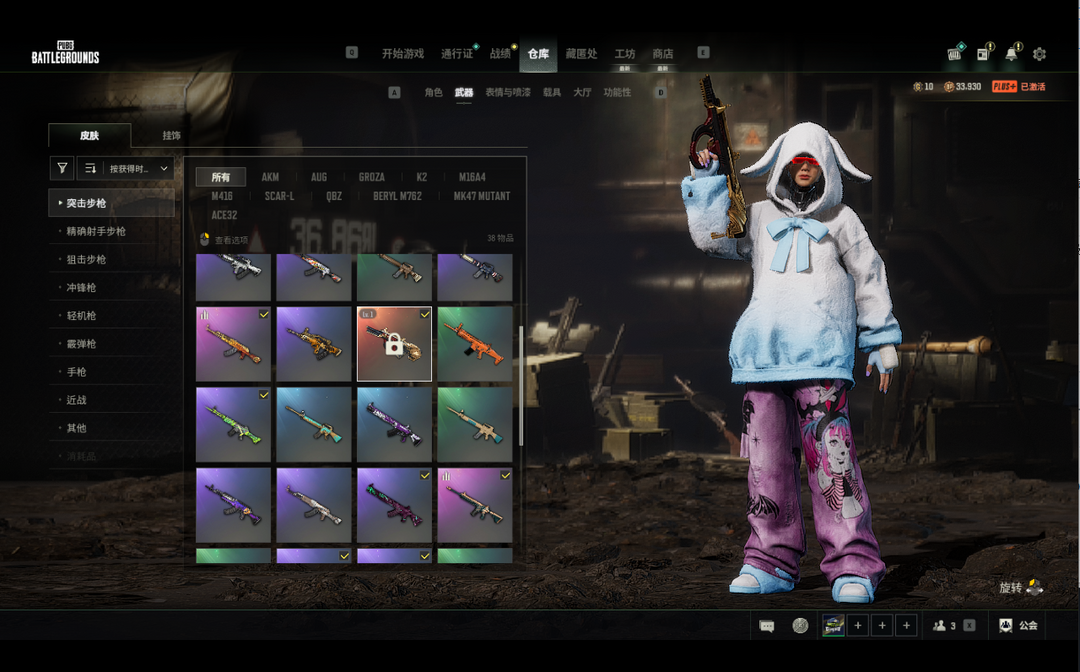This screenshot has width=1080, height=672.
Task: Switch to the 角色 character tab
Action: tap(433, 93)
